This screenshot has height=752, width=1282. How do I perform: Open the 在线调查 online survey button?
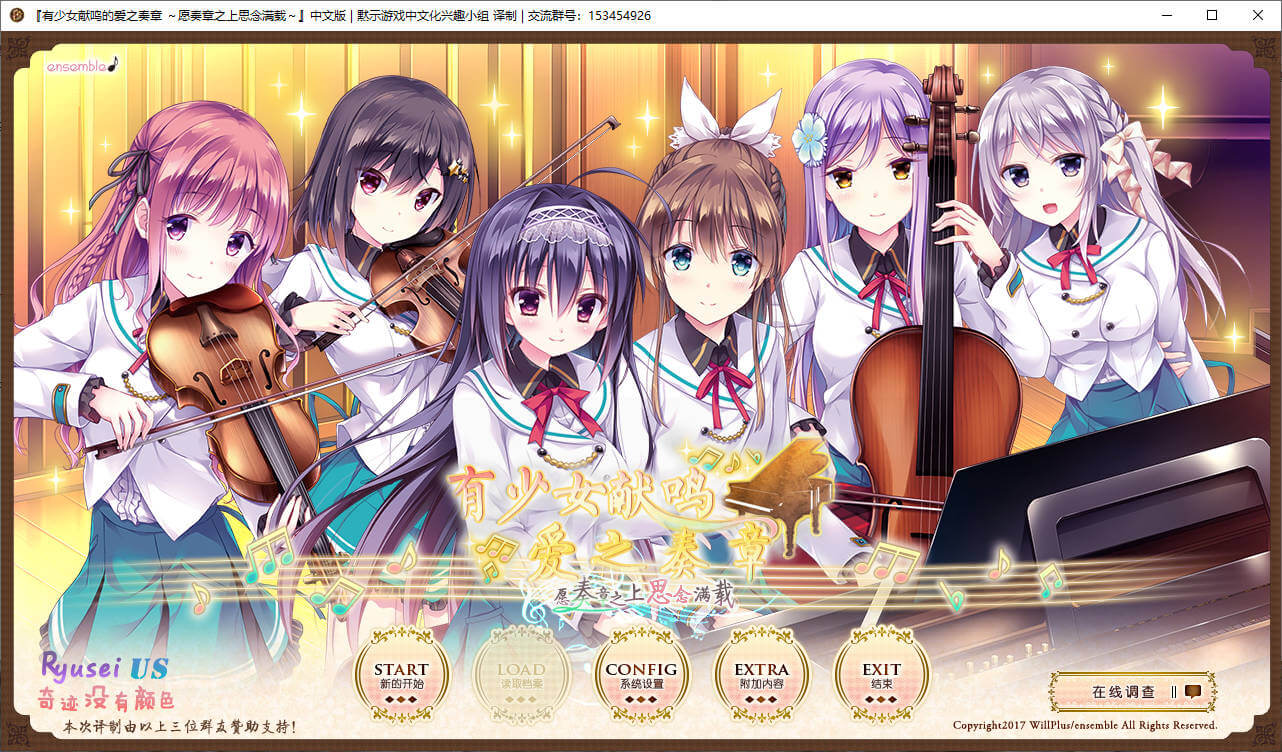coord(1133,691)
